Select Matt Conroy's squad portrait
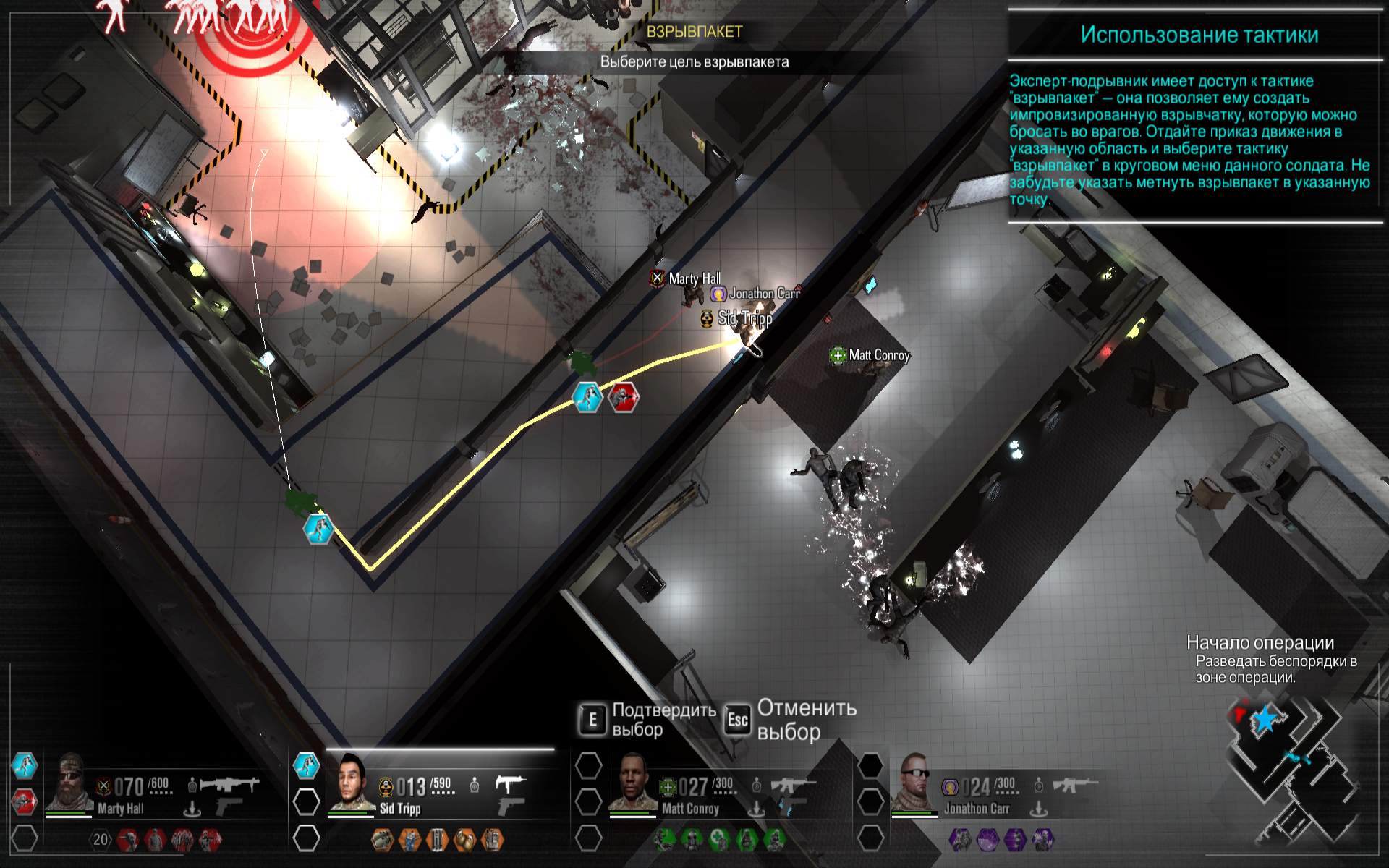 click(633, 784)
